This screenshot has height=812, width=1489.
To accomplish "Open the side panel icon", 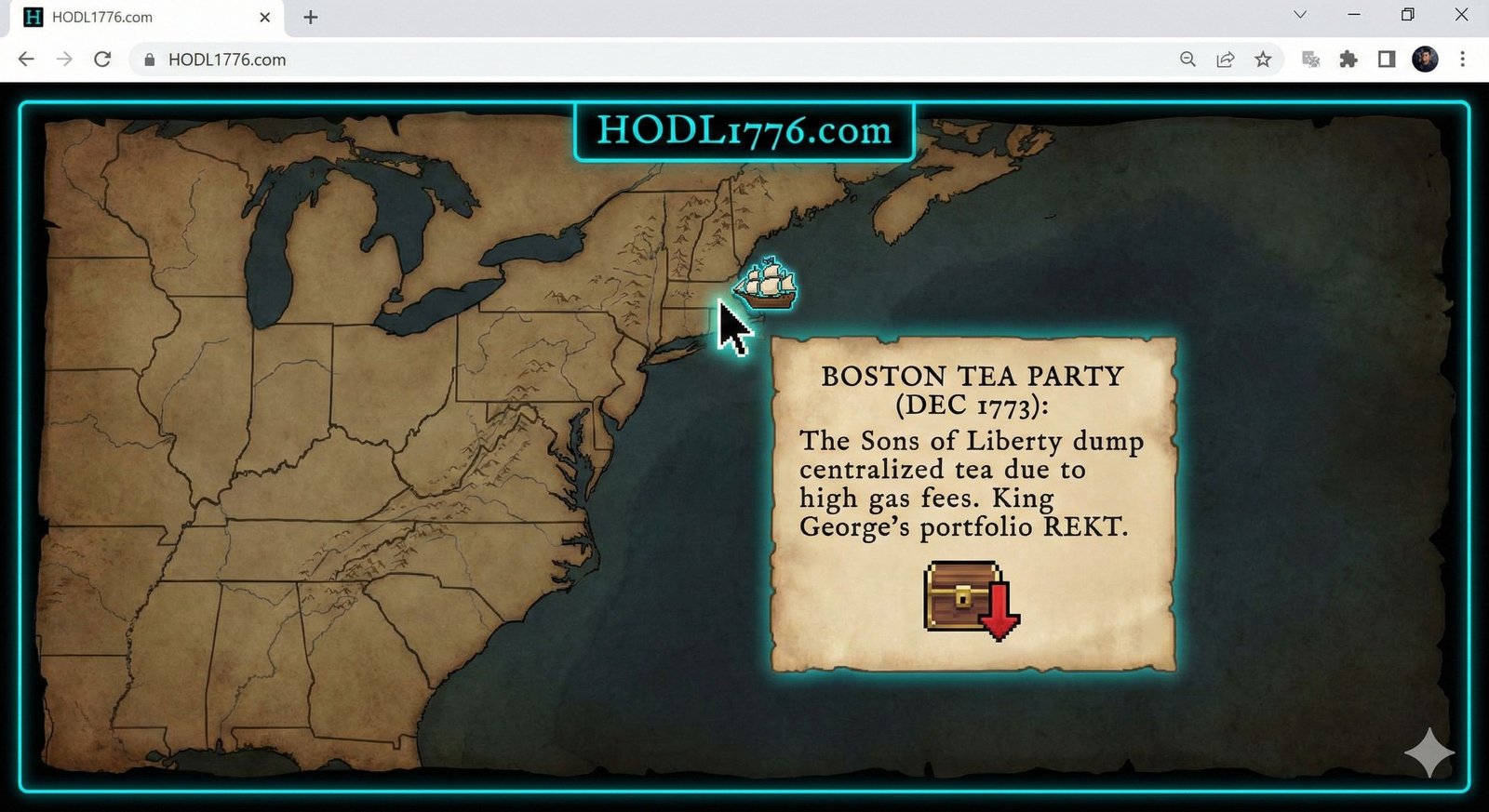I will point(1386,59).
